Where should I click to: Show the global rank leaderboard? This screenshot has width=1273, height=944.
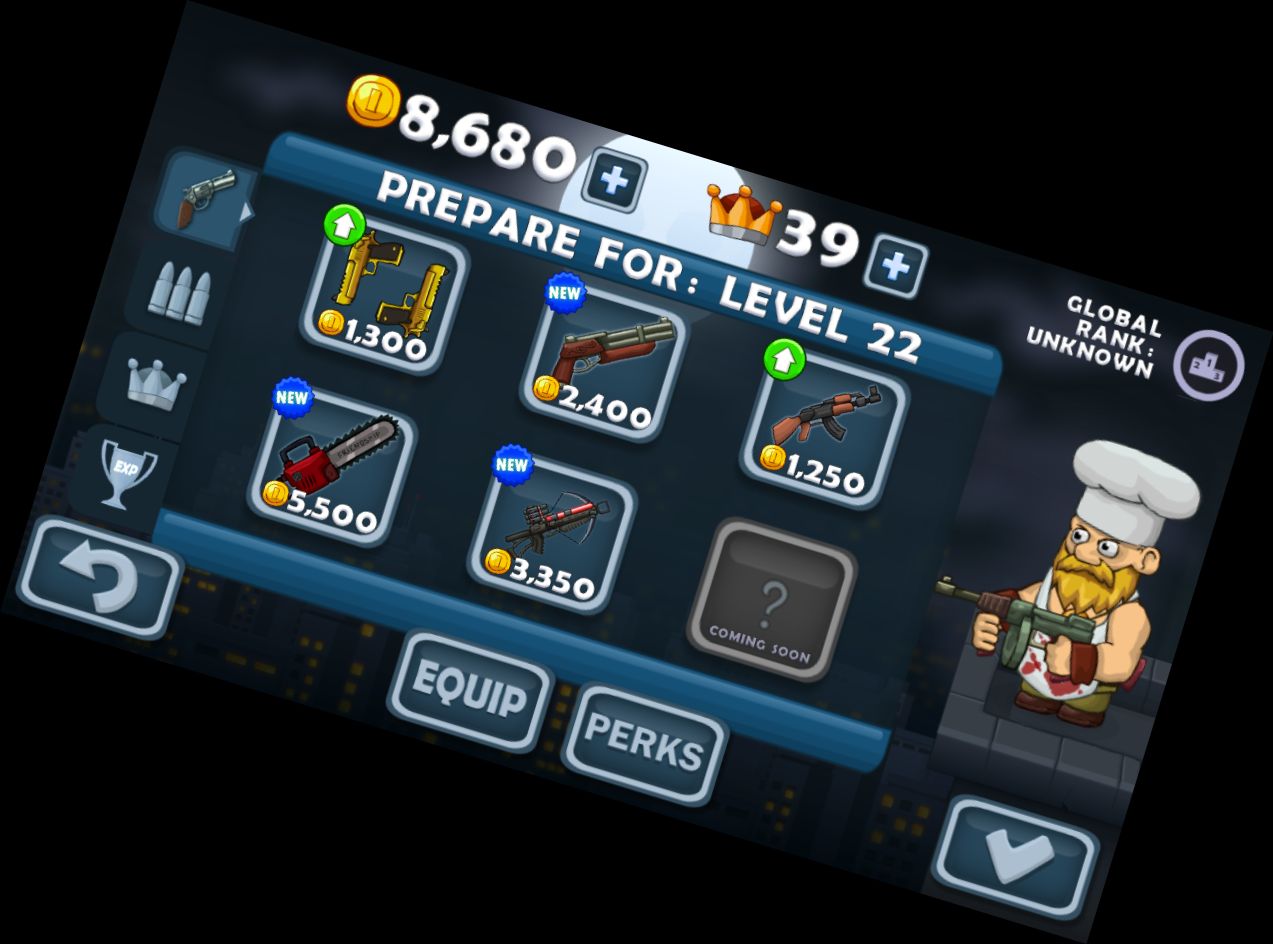click(1207, 364)
